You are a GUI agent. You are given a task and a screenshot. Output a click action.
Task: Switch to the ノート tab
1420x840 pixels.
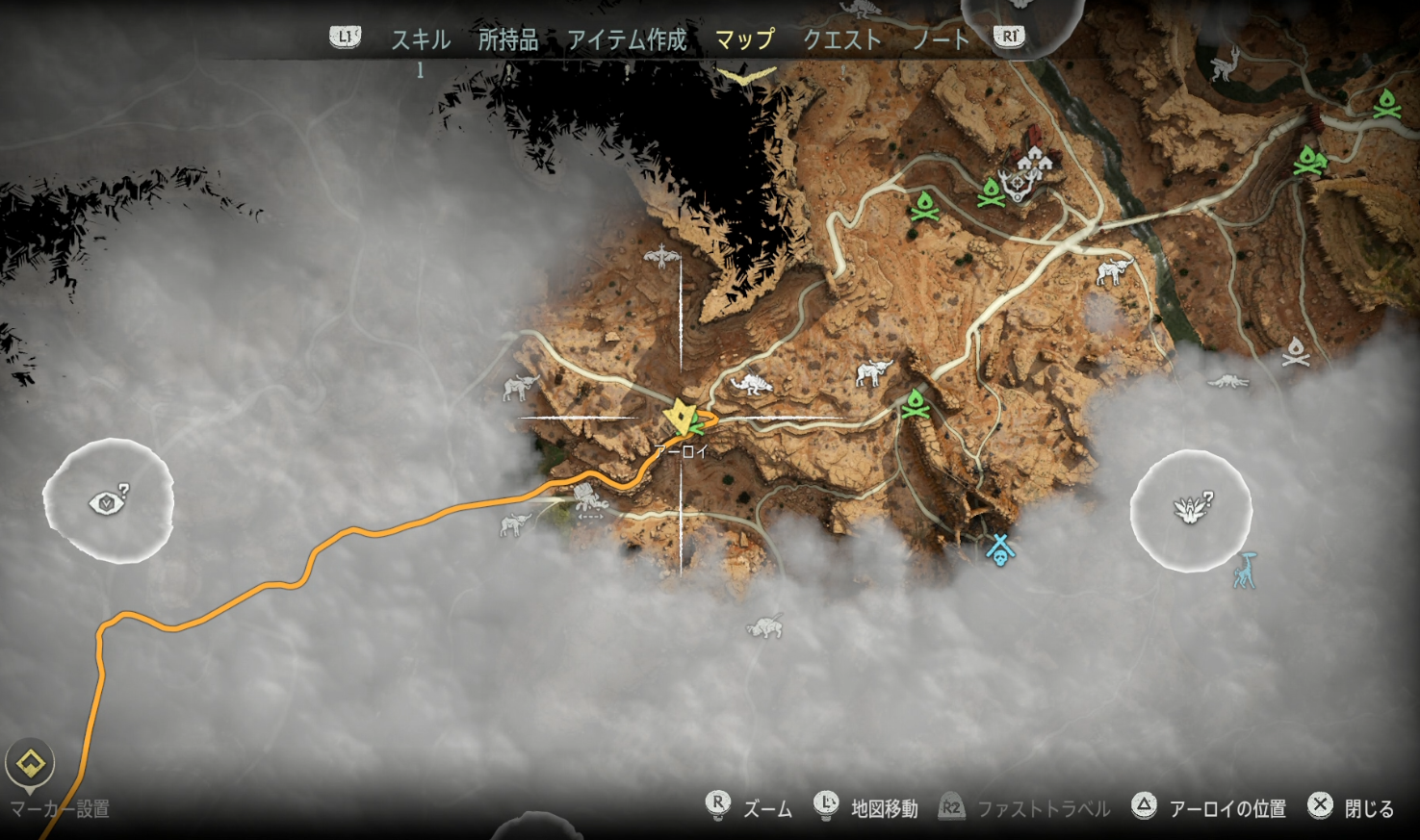941,39
